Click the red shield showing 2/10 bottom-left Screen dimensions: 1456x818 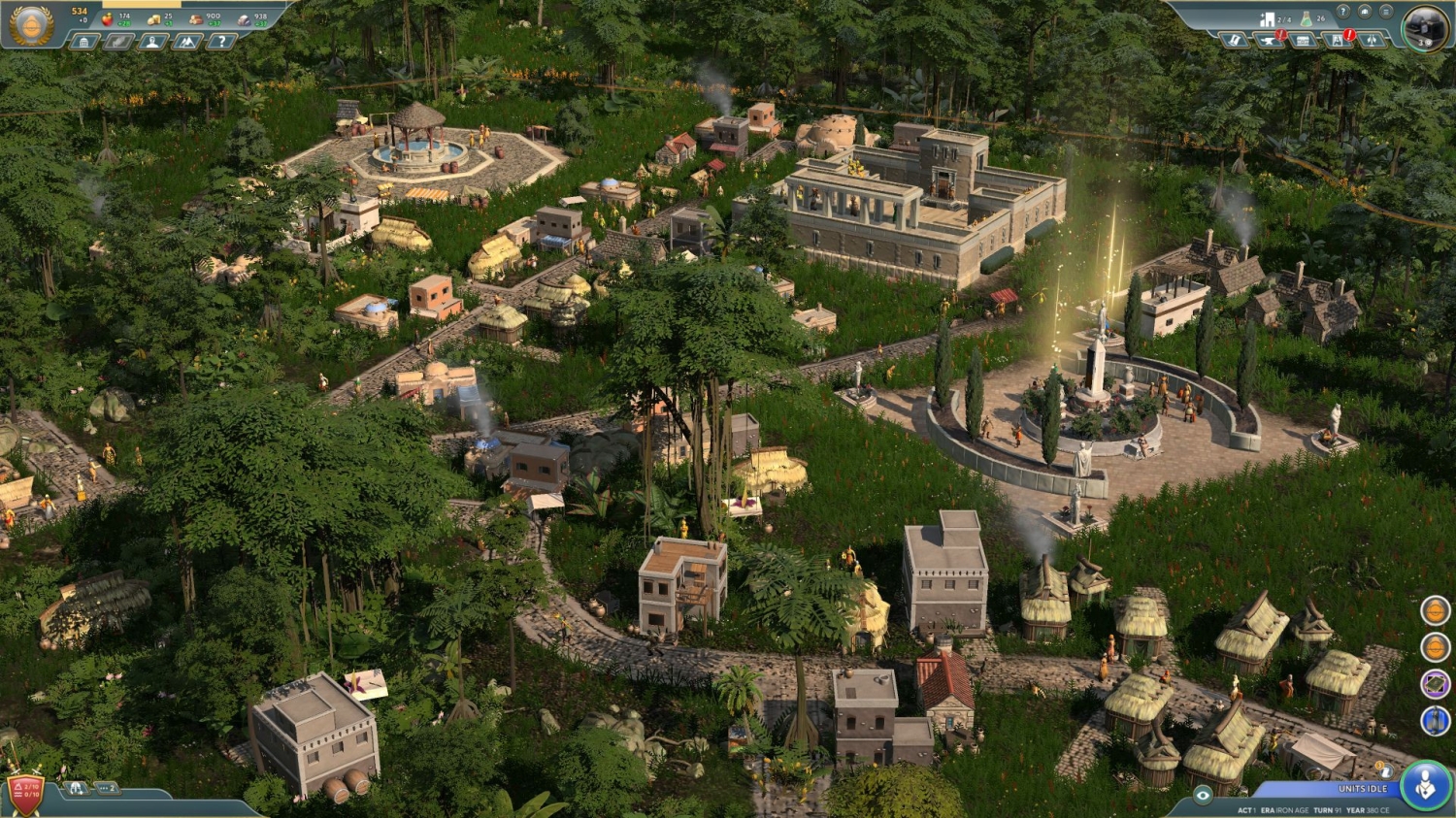(24, 793)
